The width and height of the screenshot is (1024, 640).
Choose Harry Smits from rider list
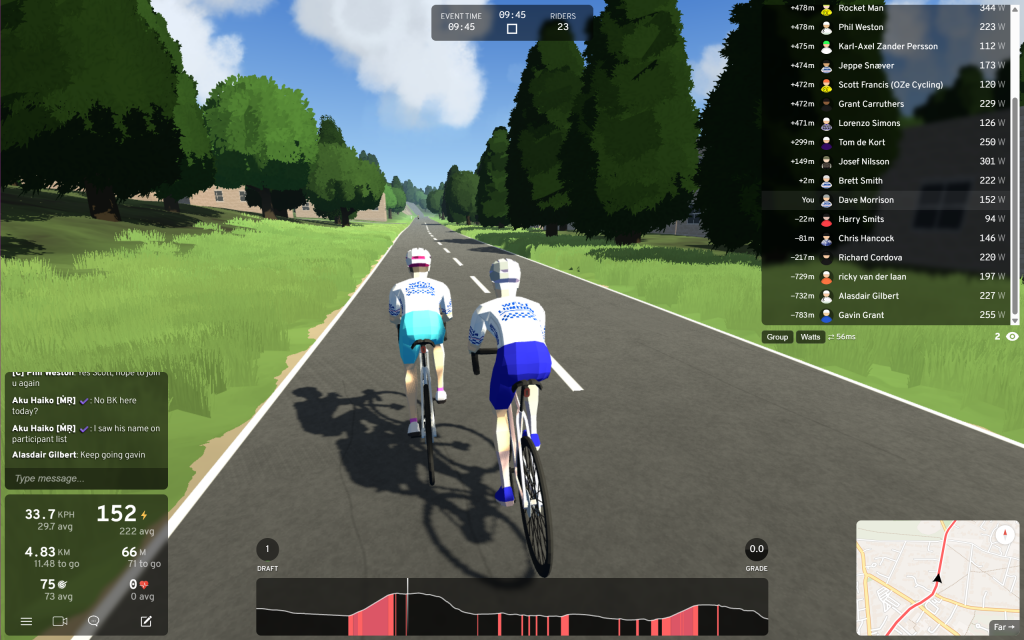[x=890, y=219]
